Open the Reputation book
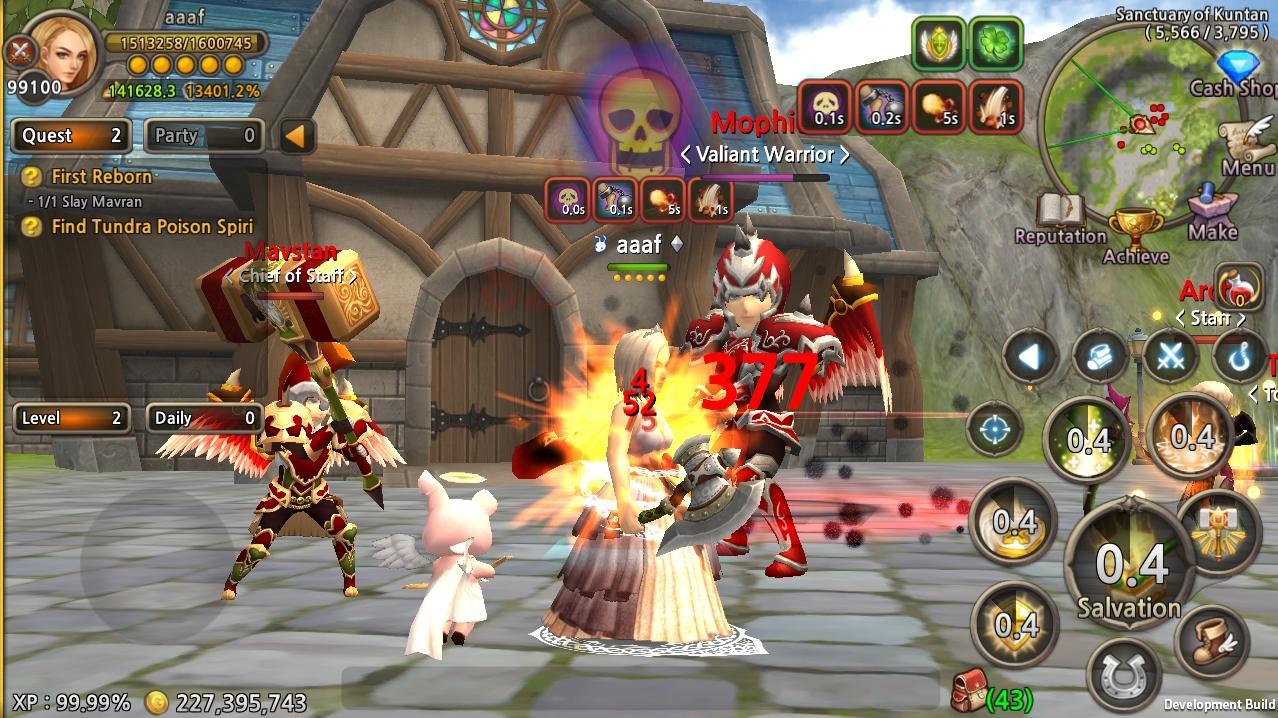Image resolution: width=1278 pixels, height=718 pixels. [x=1060, y=215]
